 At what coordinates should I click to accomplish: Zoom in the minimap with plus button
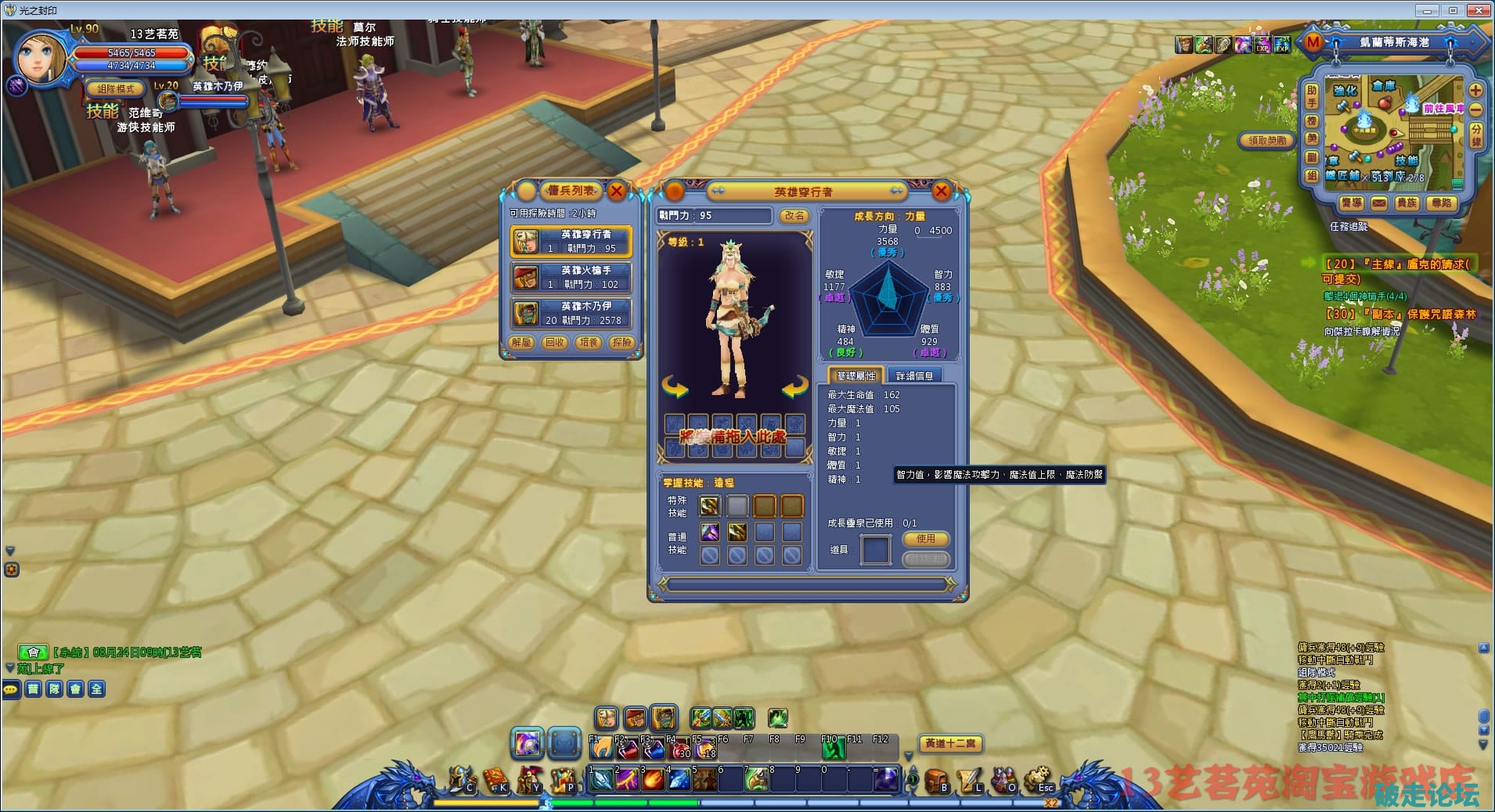[1475, 91]
